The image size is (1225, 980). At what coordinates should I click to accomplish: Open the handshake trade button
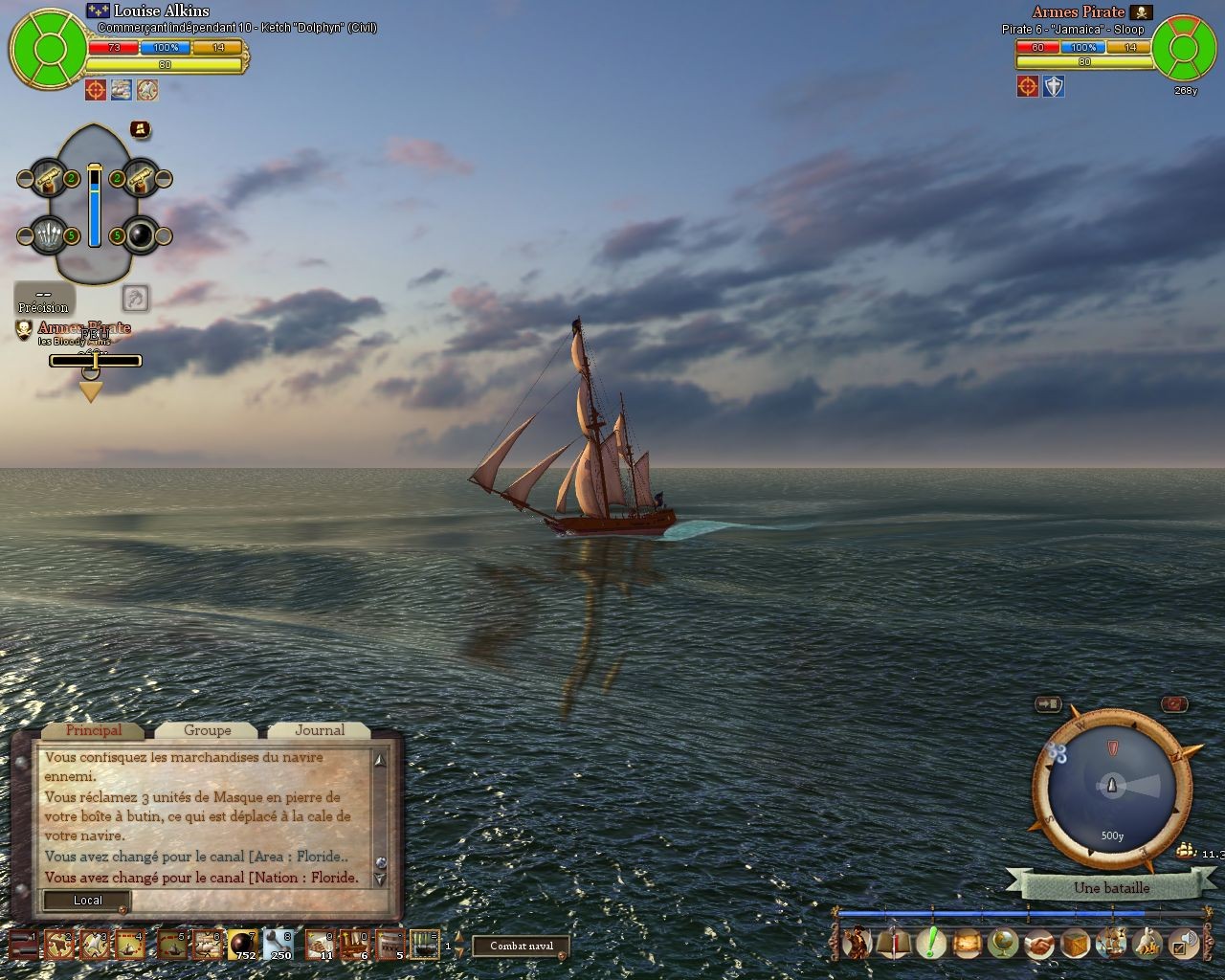[x=1038, y=945]
